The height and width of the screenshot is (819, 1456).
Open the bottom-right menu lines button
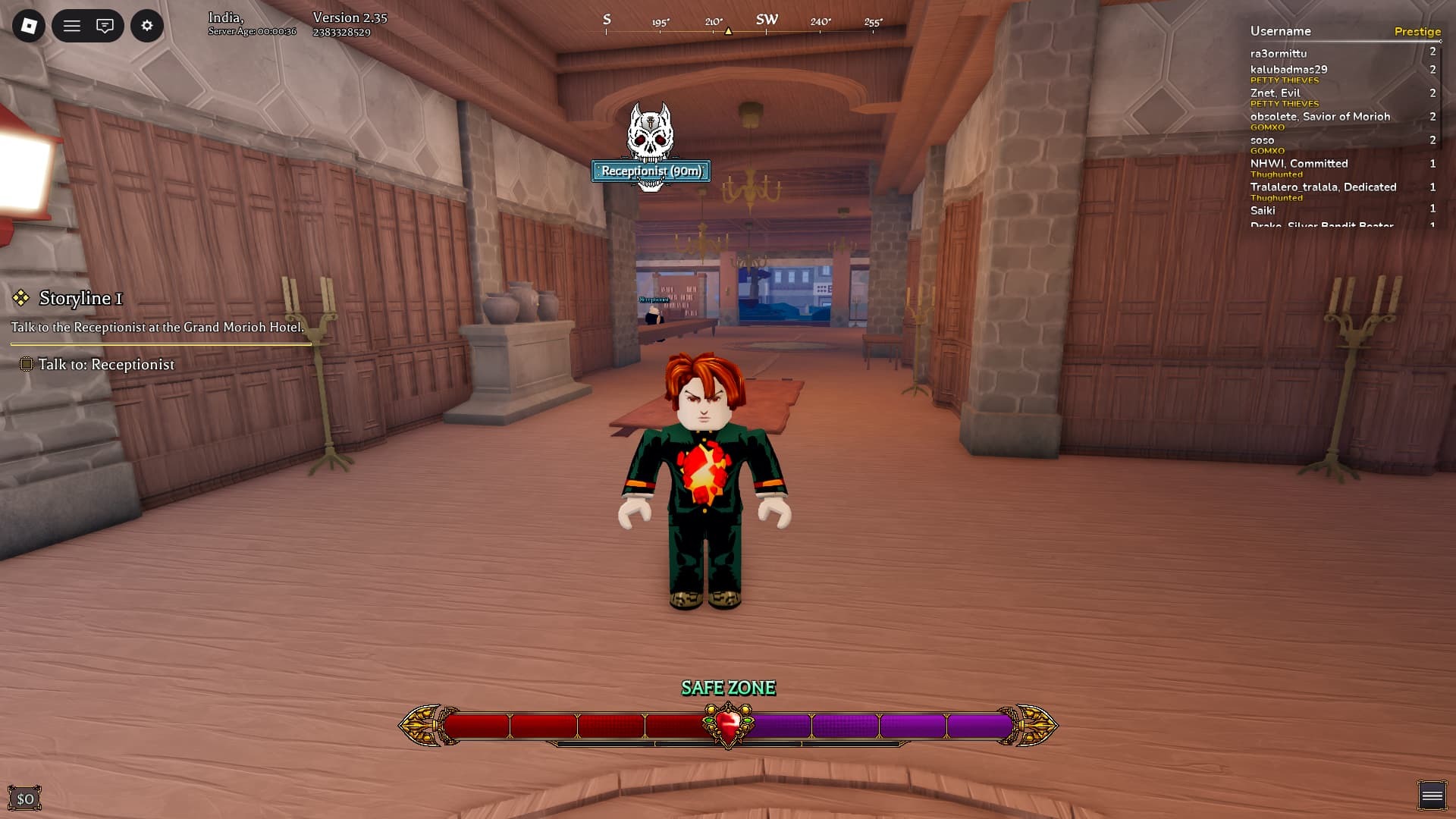click(x=1432, y=795)
